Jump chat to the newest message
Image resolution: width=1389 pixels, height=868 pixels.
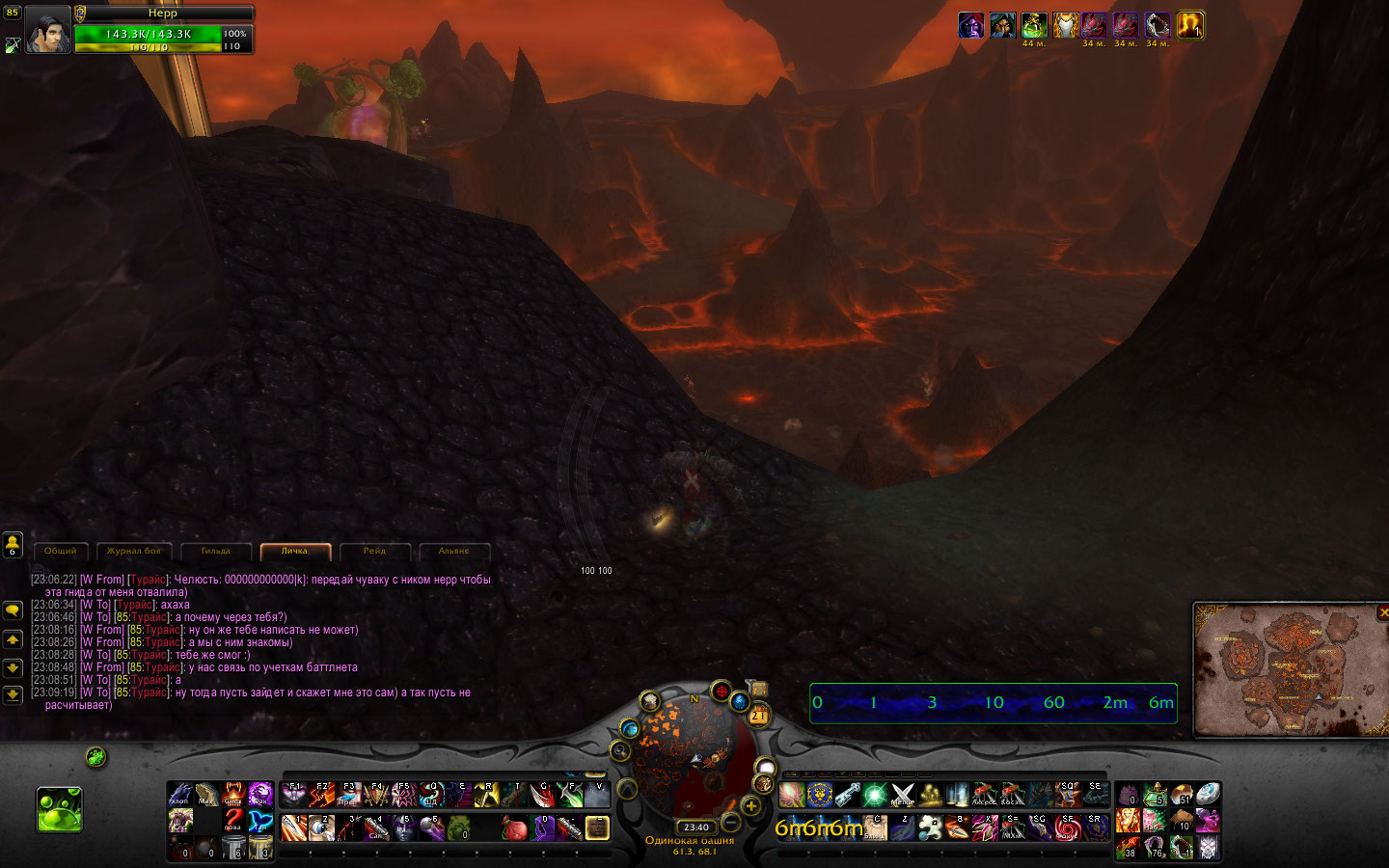tap(13, 694)
